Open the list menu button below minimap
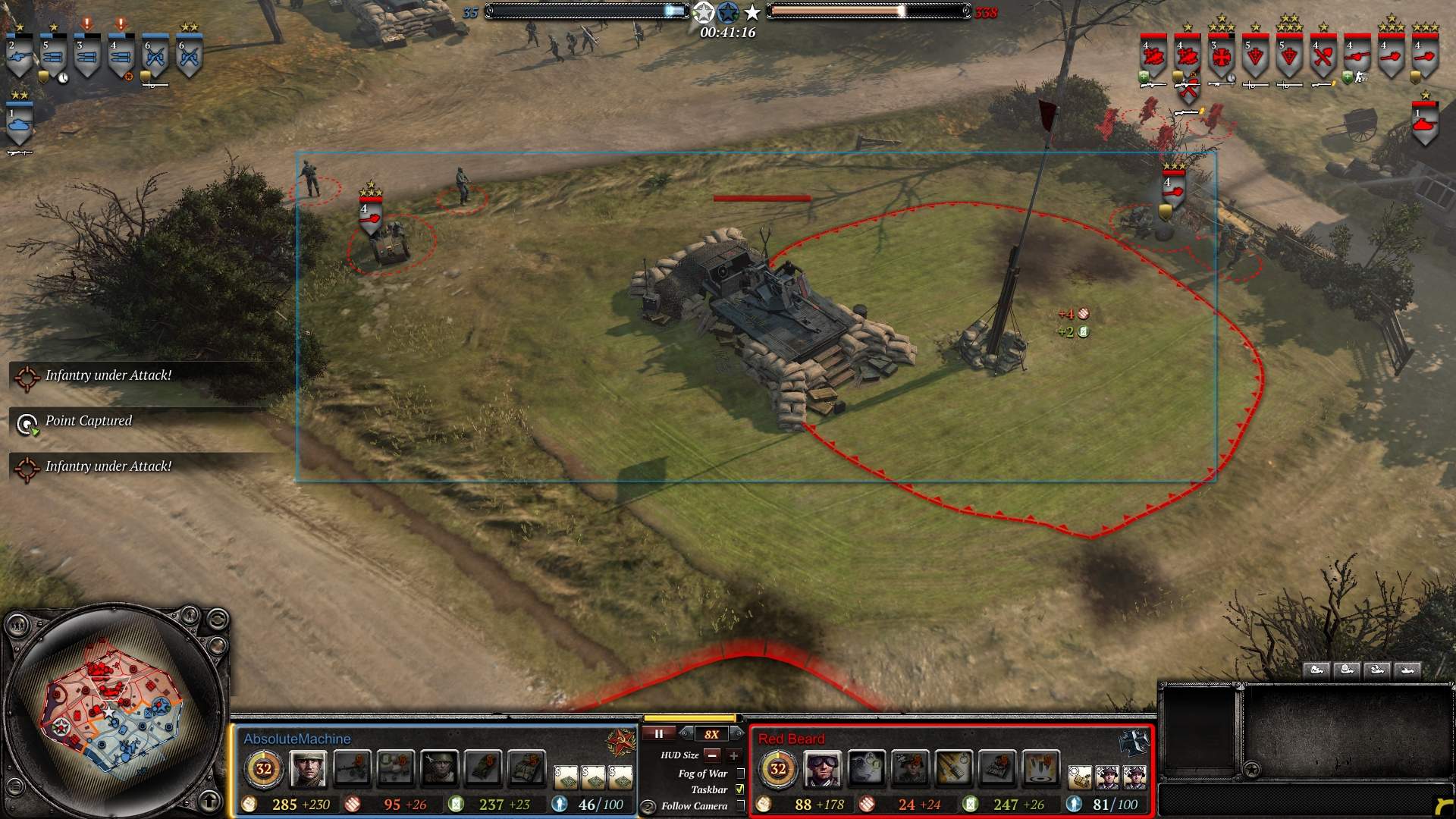Screen dimensions: 1456x819 click(14, 786)
